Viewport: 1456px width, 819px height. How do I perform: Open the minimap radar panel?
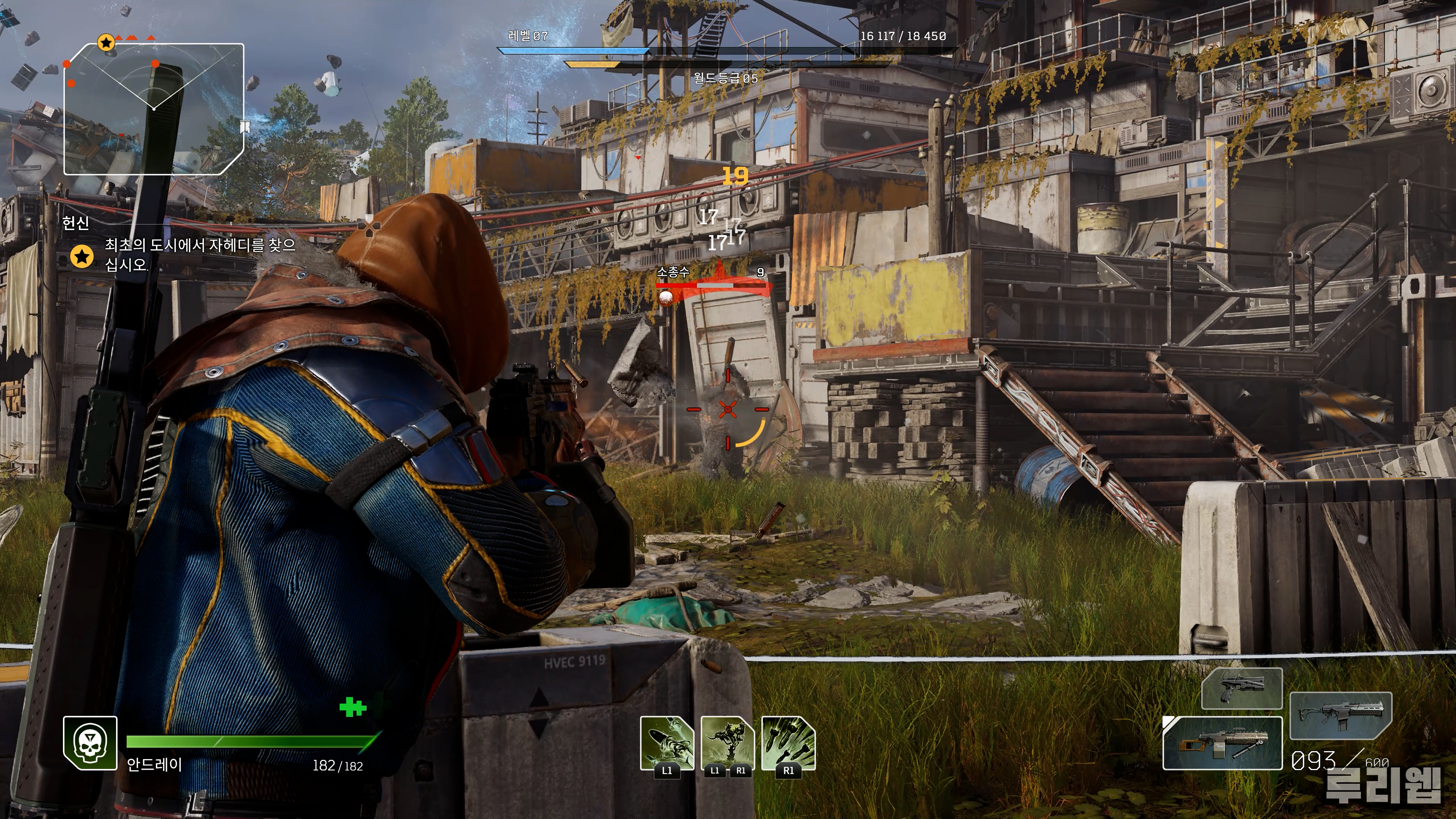[x=154, y=109]
